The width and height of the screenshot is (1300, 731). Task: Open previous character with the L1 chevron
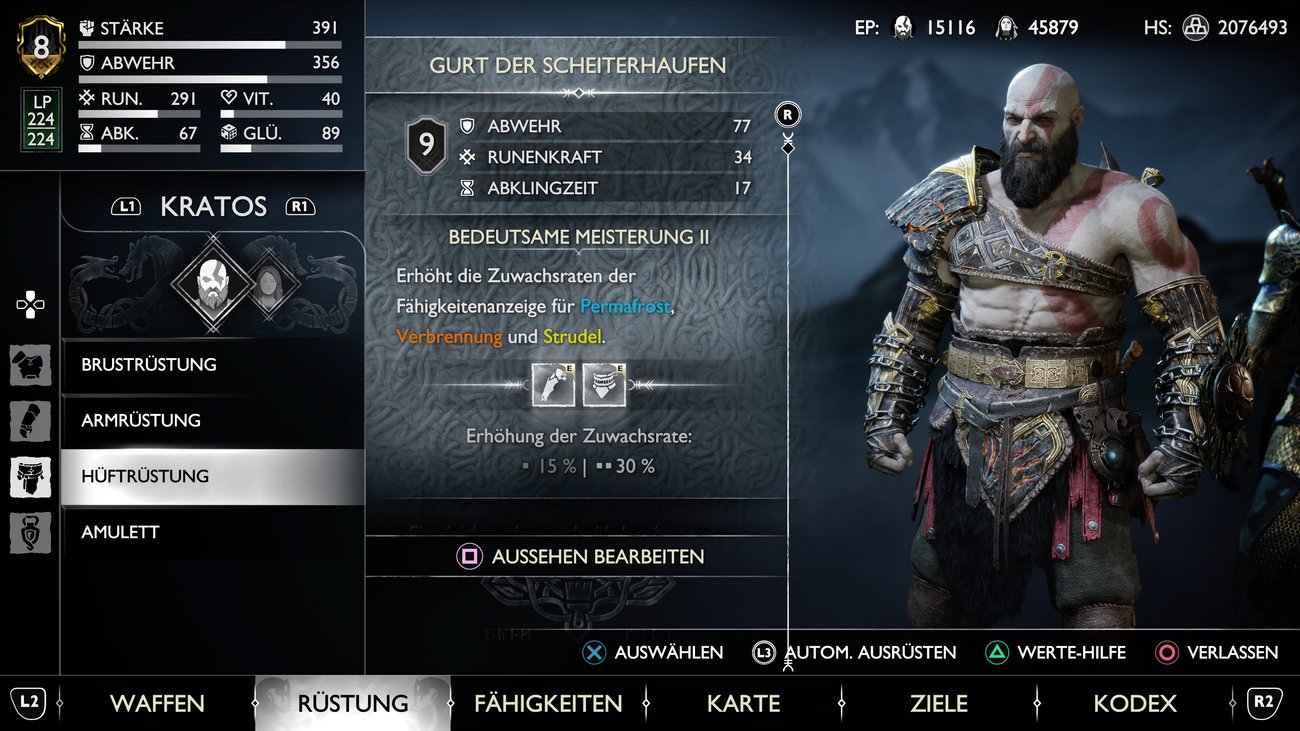click(x=126, y=205)
